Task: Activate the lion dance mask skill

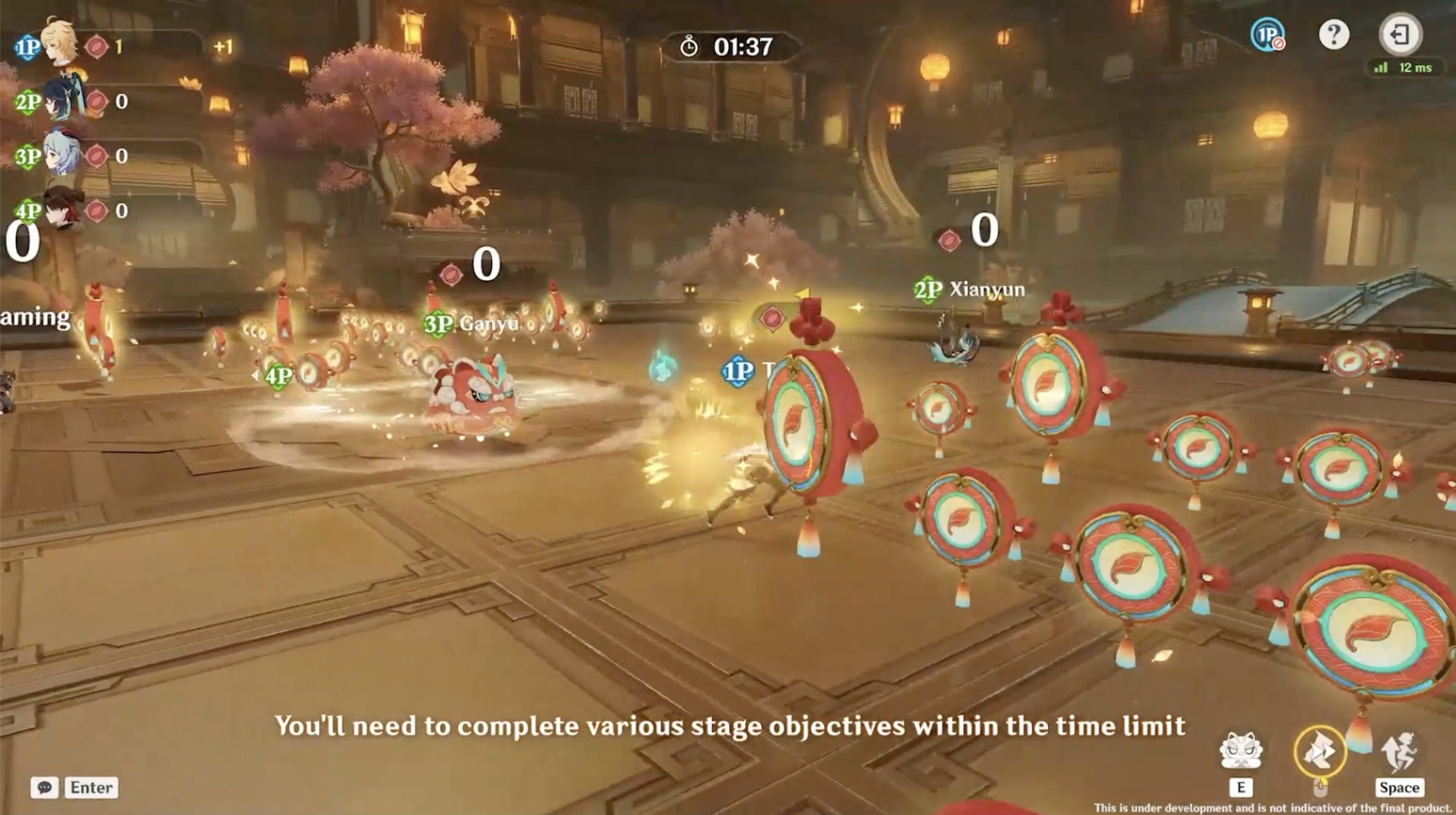Action: pyautogui.click(x=1241, y=751)
